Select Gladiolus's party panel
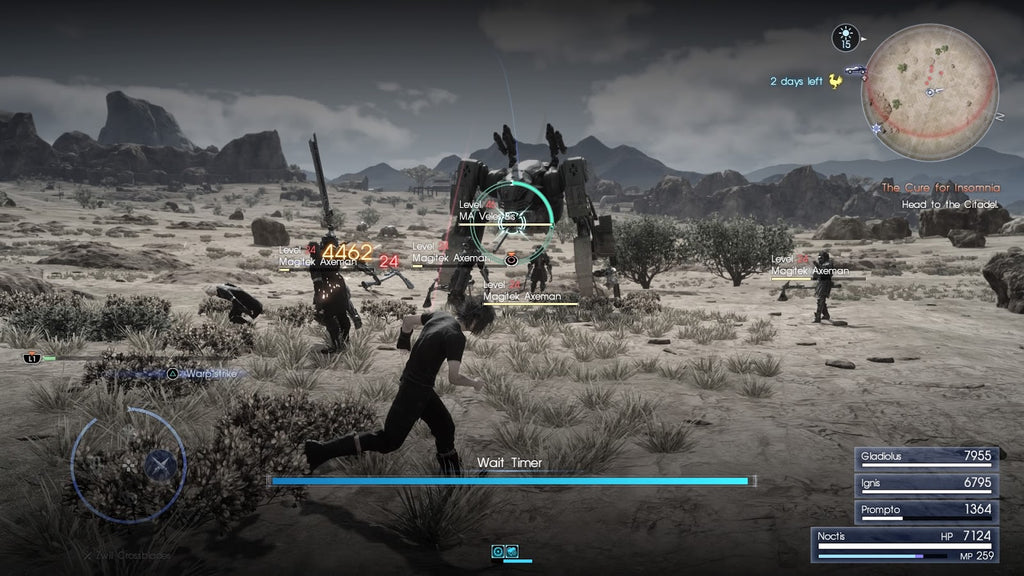This screenshot has width=1024, height=576. 925,456
